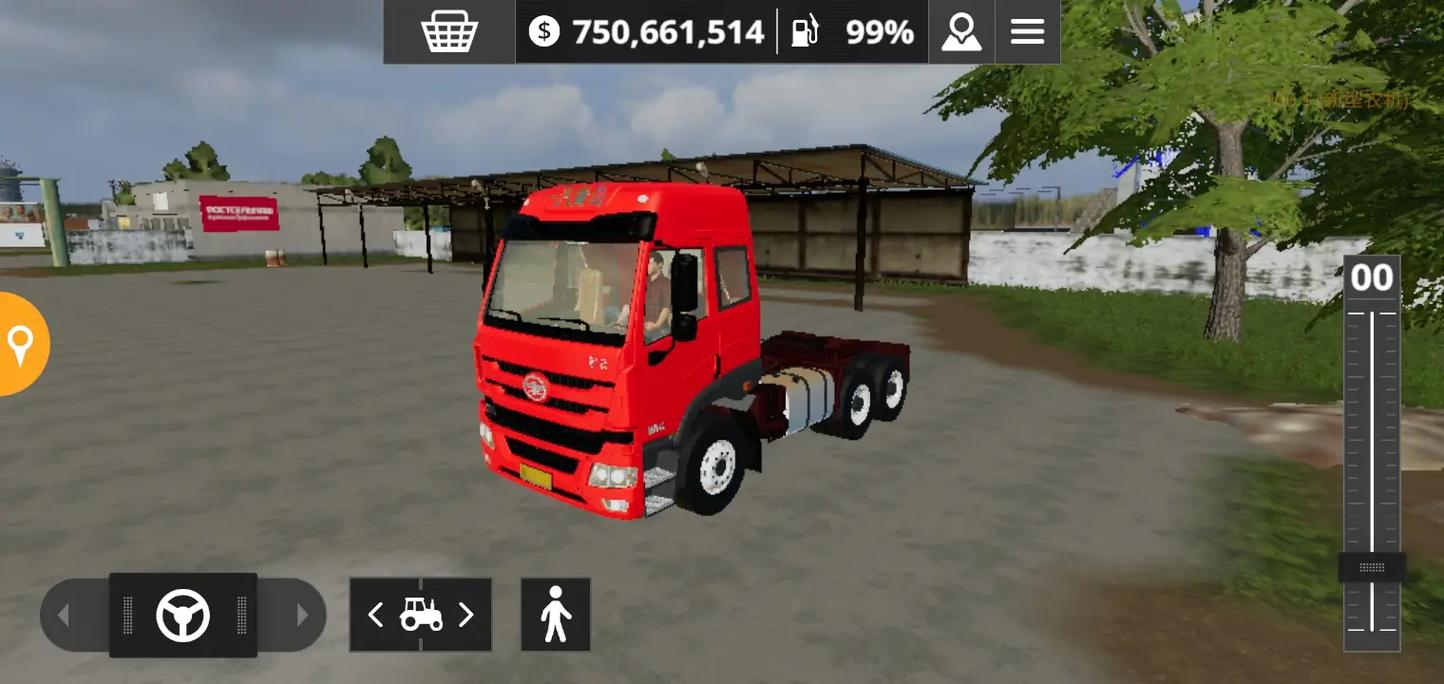Image resolution: width=1444 pixels, height=684 pixels.
Task: Exit vehicle with the walking person button
Action: coord(555,614)
